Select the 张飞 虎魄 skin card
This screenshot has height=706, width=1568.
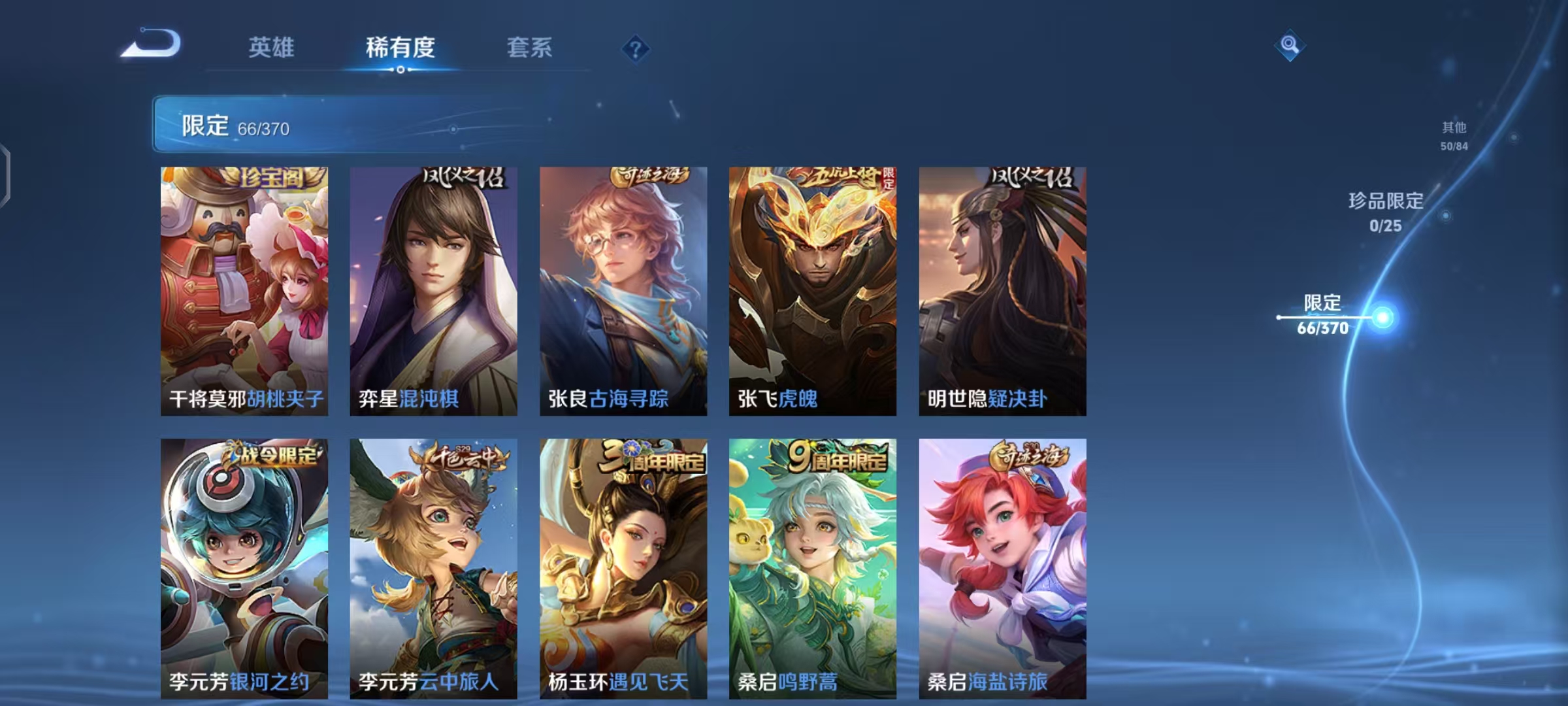(x=814, y=288)
